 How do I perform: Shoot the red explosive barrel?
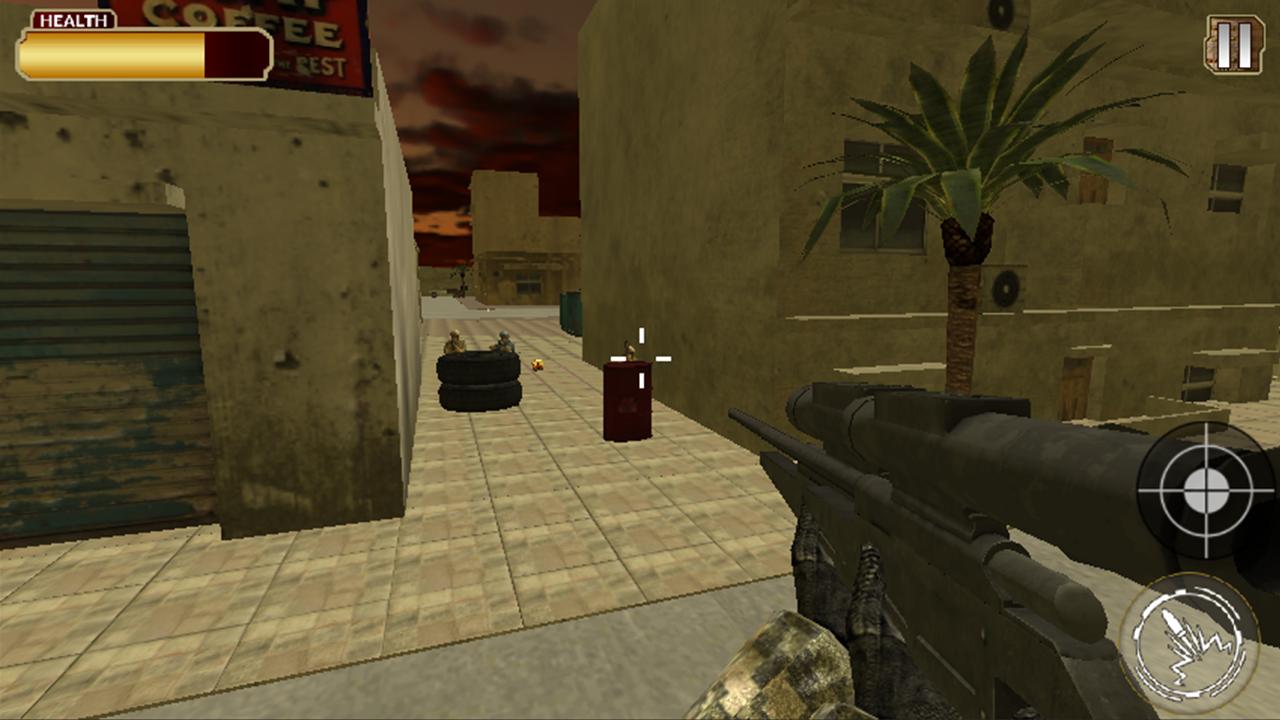[x=625, y=405]
